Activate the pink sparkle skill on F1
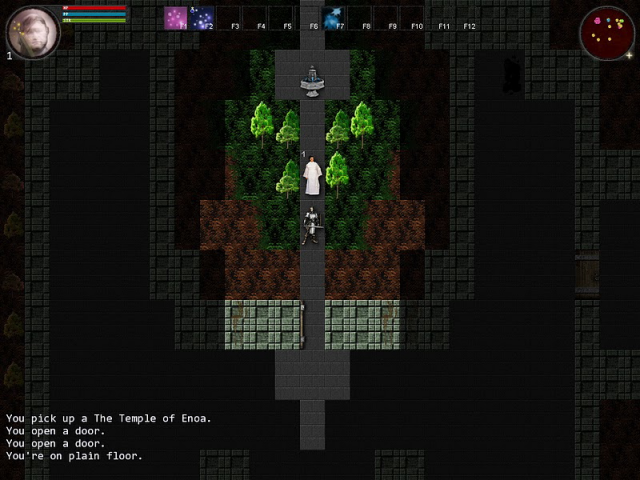Screen dimensions: 640x480 point(176,18)
